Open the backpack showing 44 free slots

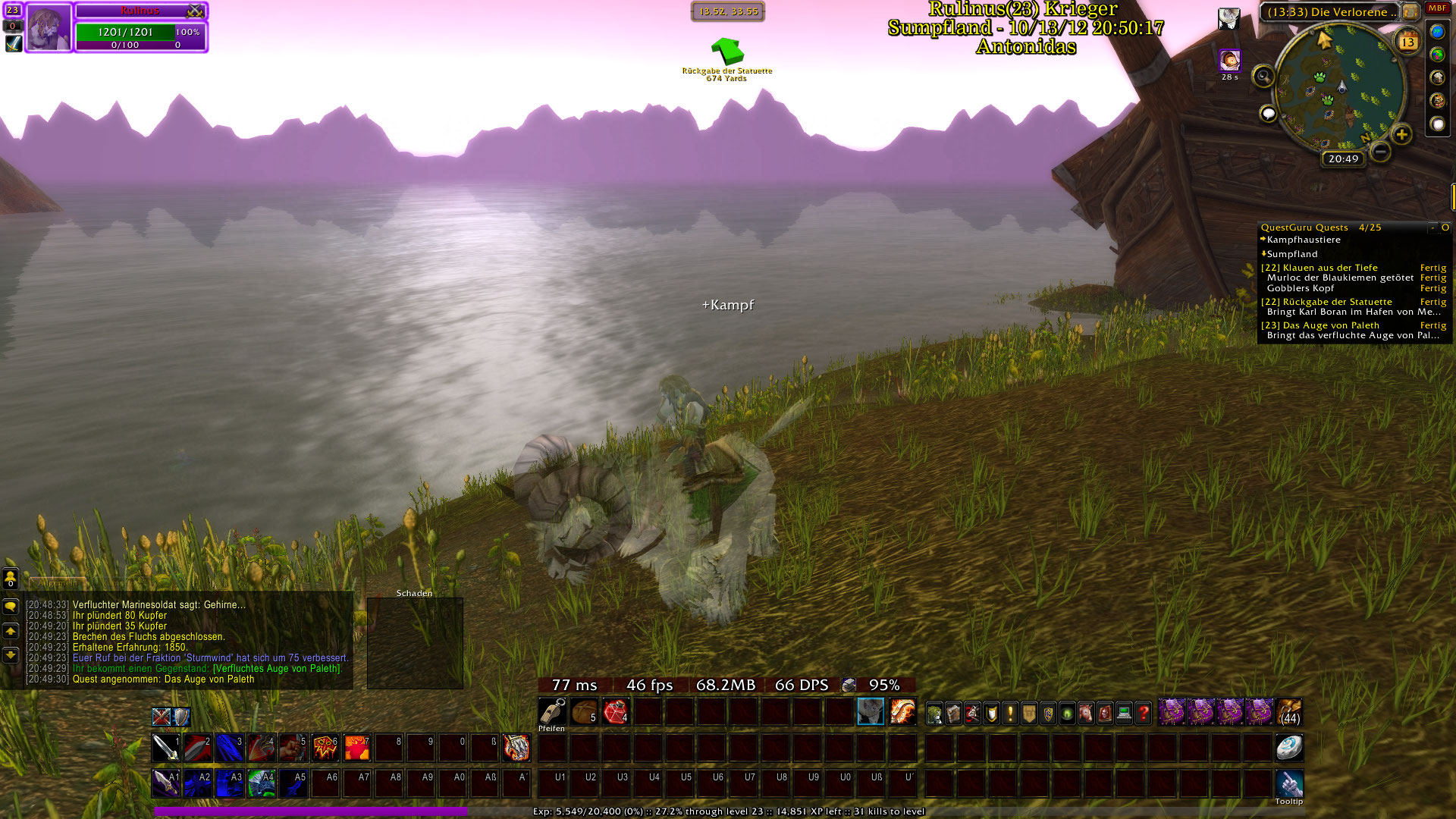(x=1289, y=713)
